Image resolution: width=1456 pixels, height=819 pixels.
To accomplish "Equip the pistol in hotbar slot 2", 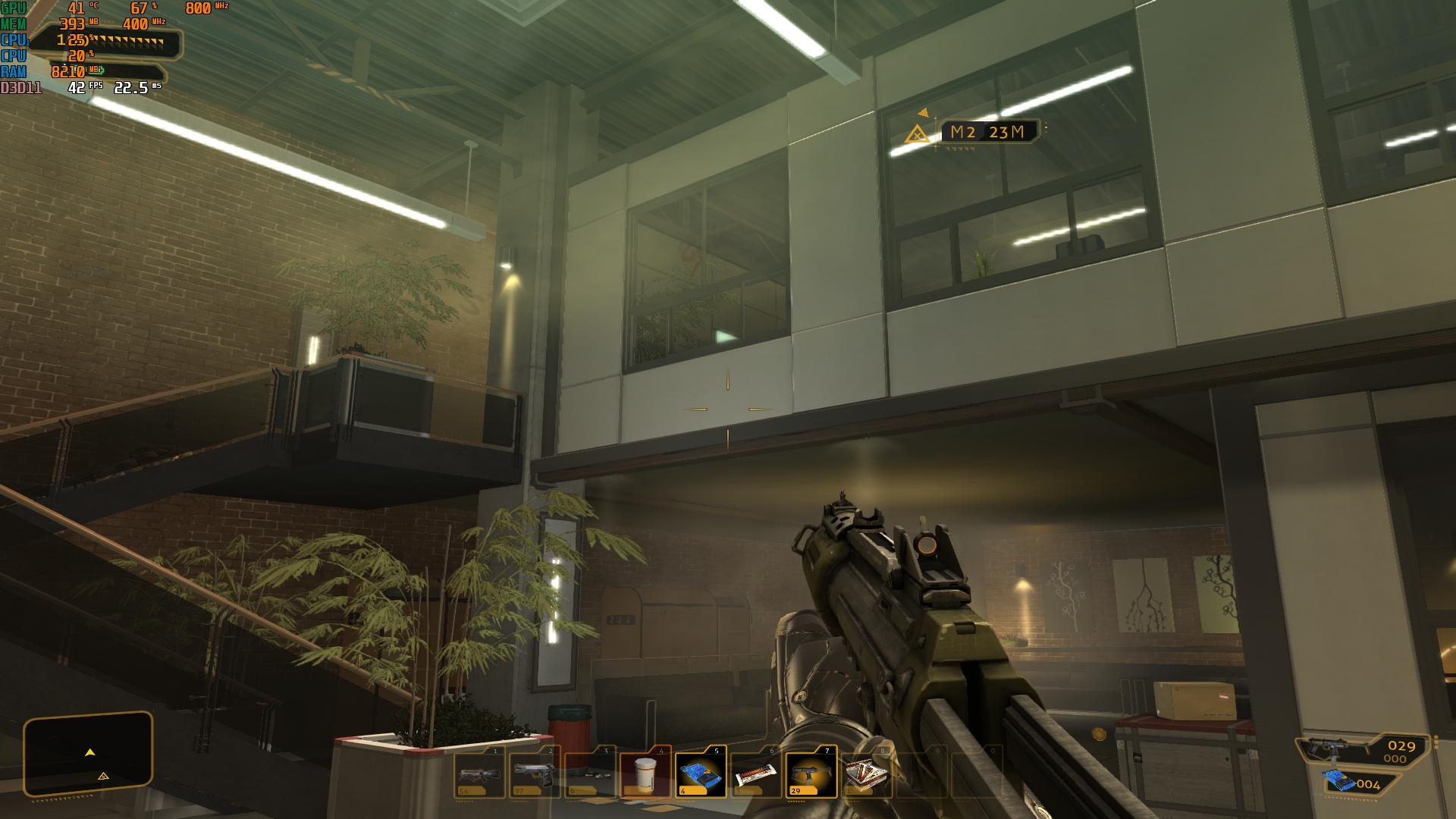I will (535, 773).
